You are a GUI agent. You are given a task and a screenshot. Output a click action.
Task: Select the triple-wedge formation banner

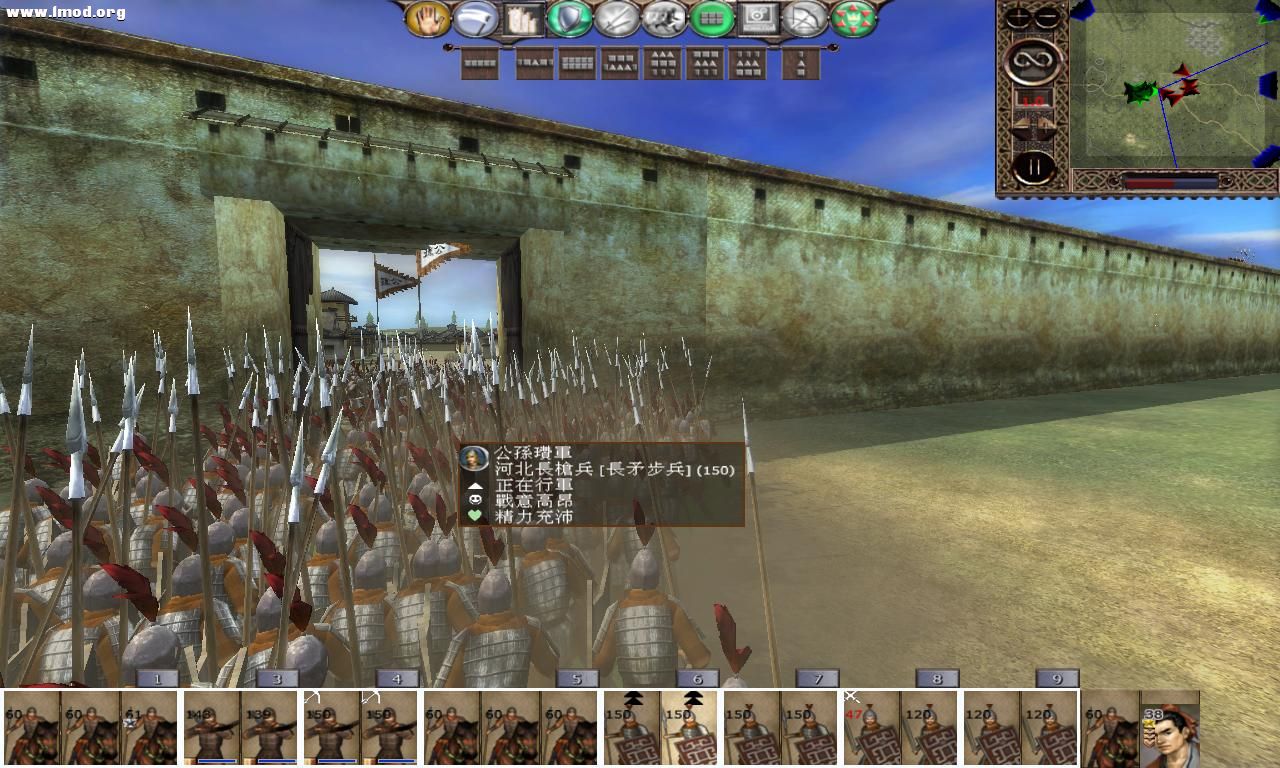point(663,63)
